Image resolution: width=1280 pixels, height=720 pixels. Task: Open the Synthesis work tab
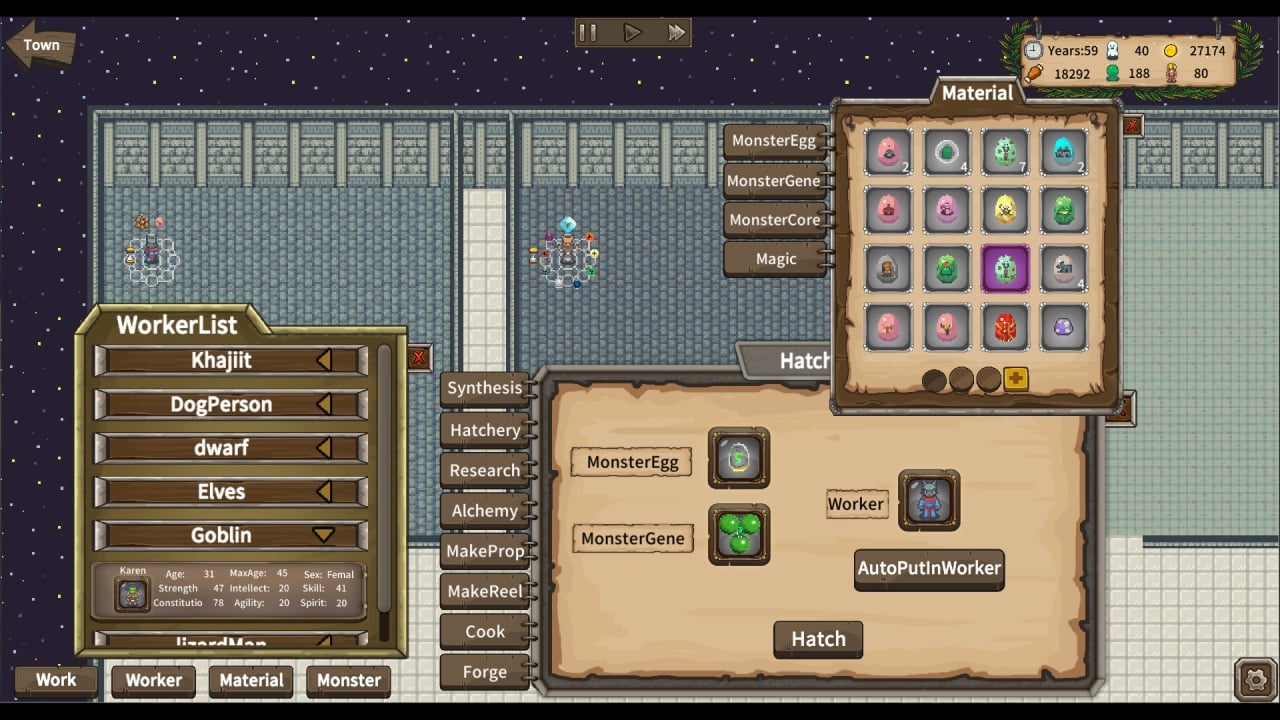[x=485, y=388]
